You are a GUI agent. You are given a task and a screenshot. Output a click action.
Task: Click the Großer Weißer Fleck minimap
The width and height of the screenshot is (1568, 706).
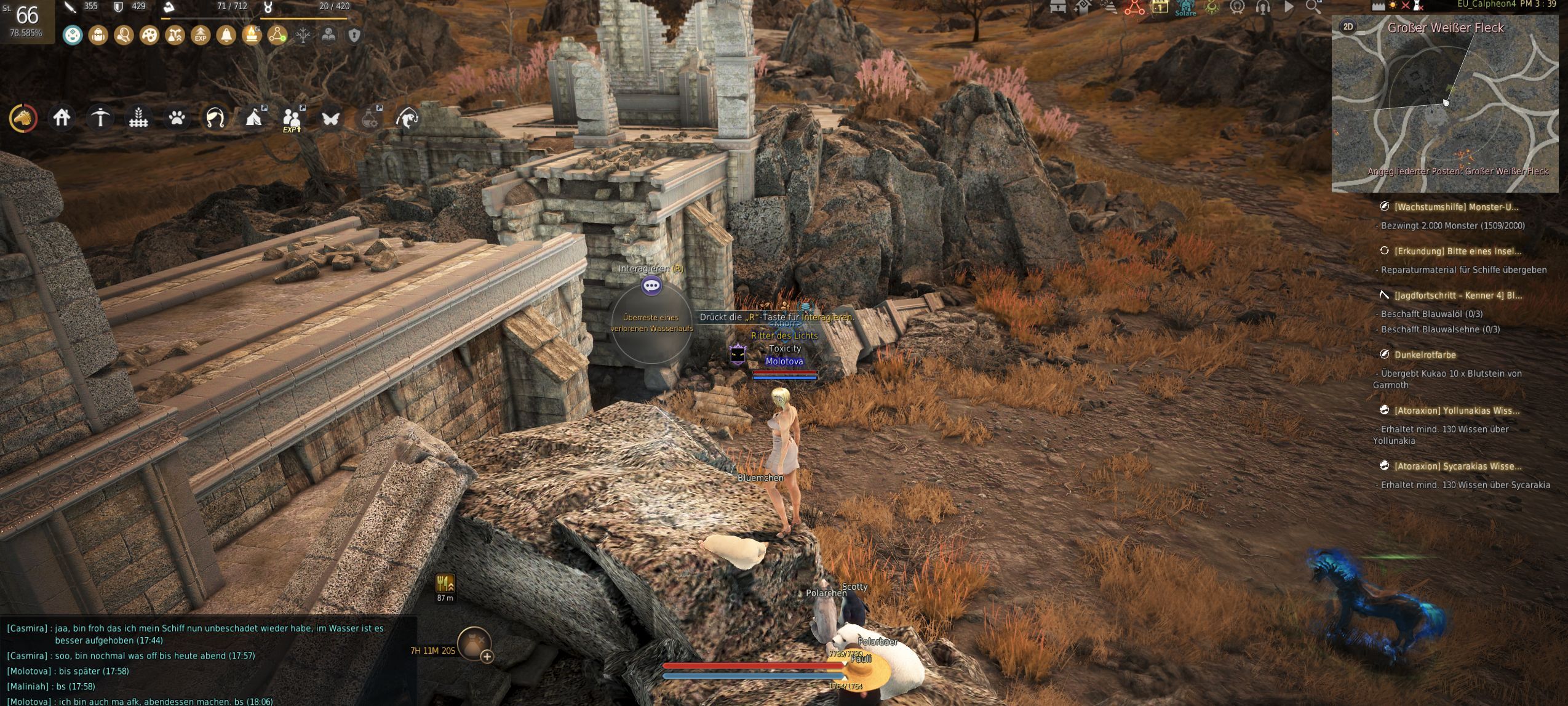pos(1444,105)
